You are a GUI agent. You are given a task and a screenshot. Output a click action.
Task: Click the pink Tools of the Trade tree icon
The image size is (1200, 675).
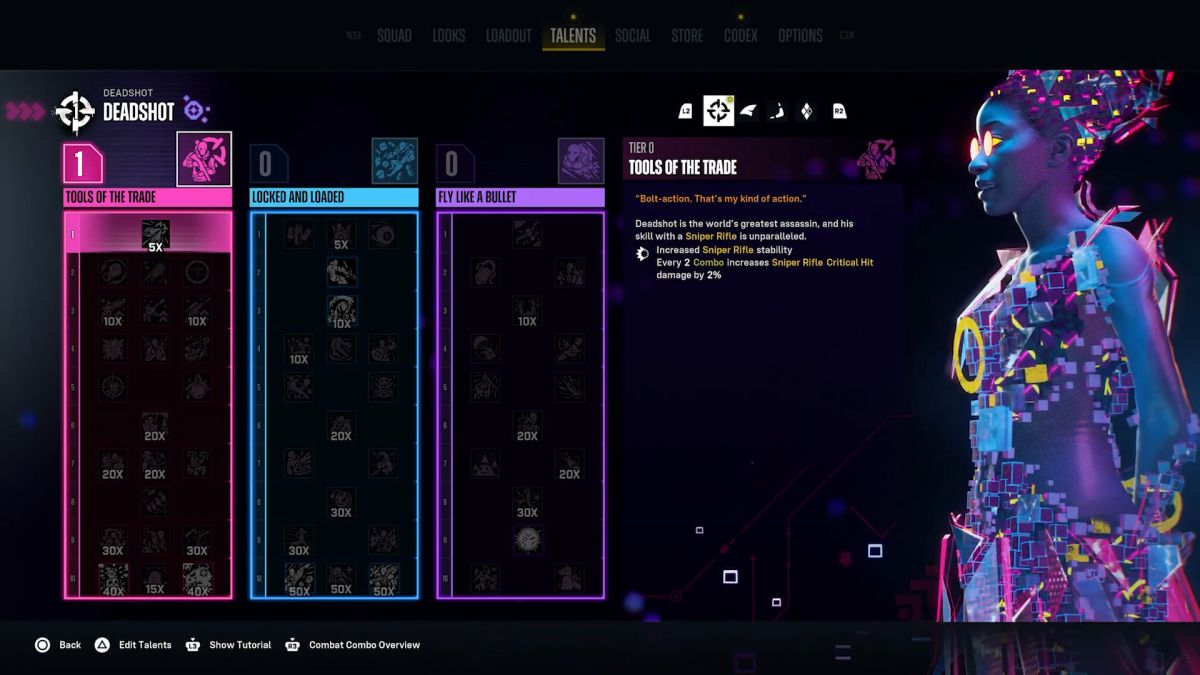(x=204, y=159)
